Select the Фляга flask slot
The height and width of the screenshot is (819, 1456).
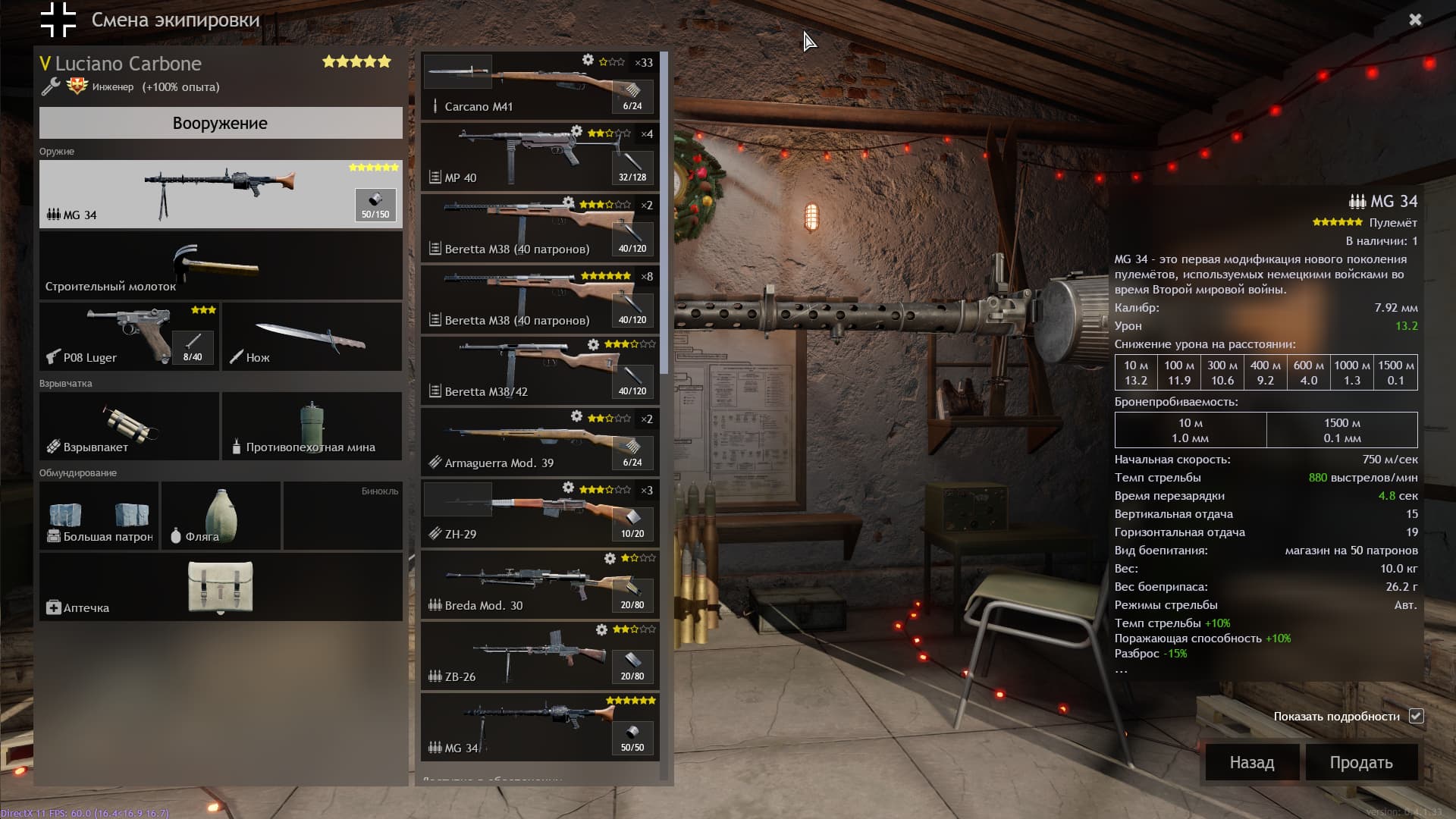pyautogui.click(x=221, y=516)
